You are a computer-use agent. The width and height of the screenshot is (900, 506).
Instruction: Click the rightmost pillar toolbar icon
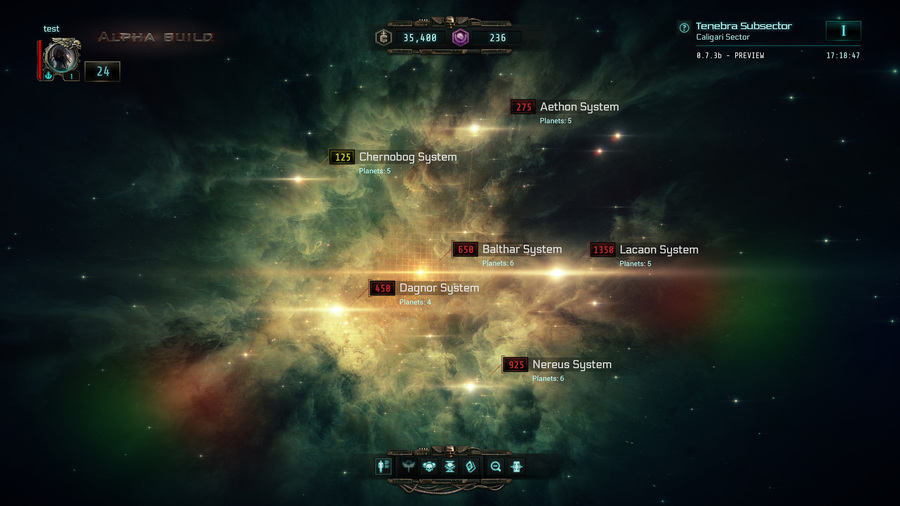coord(517,466)
